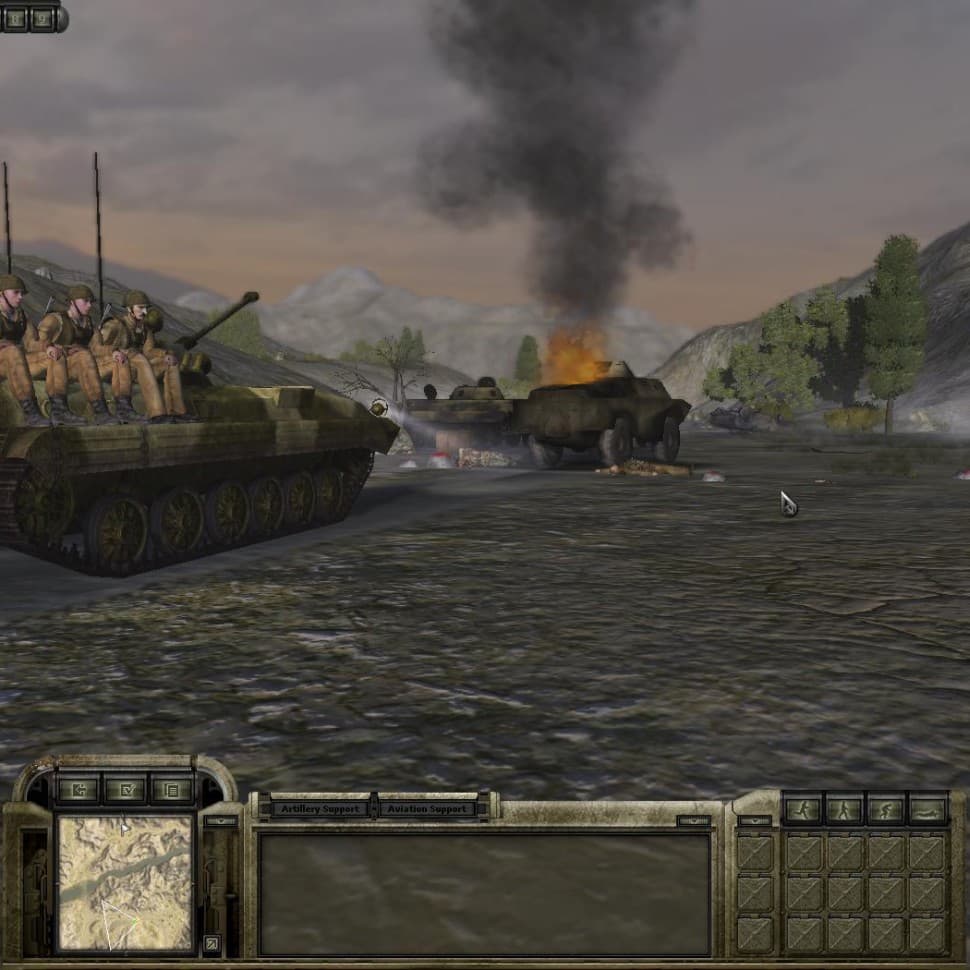The width and height of the screenshot is (970, 970).
Task: Click the terrain minimap
Action: click(125, 882)
